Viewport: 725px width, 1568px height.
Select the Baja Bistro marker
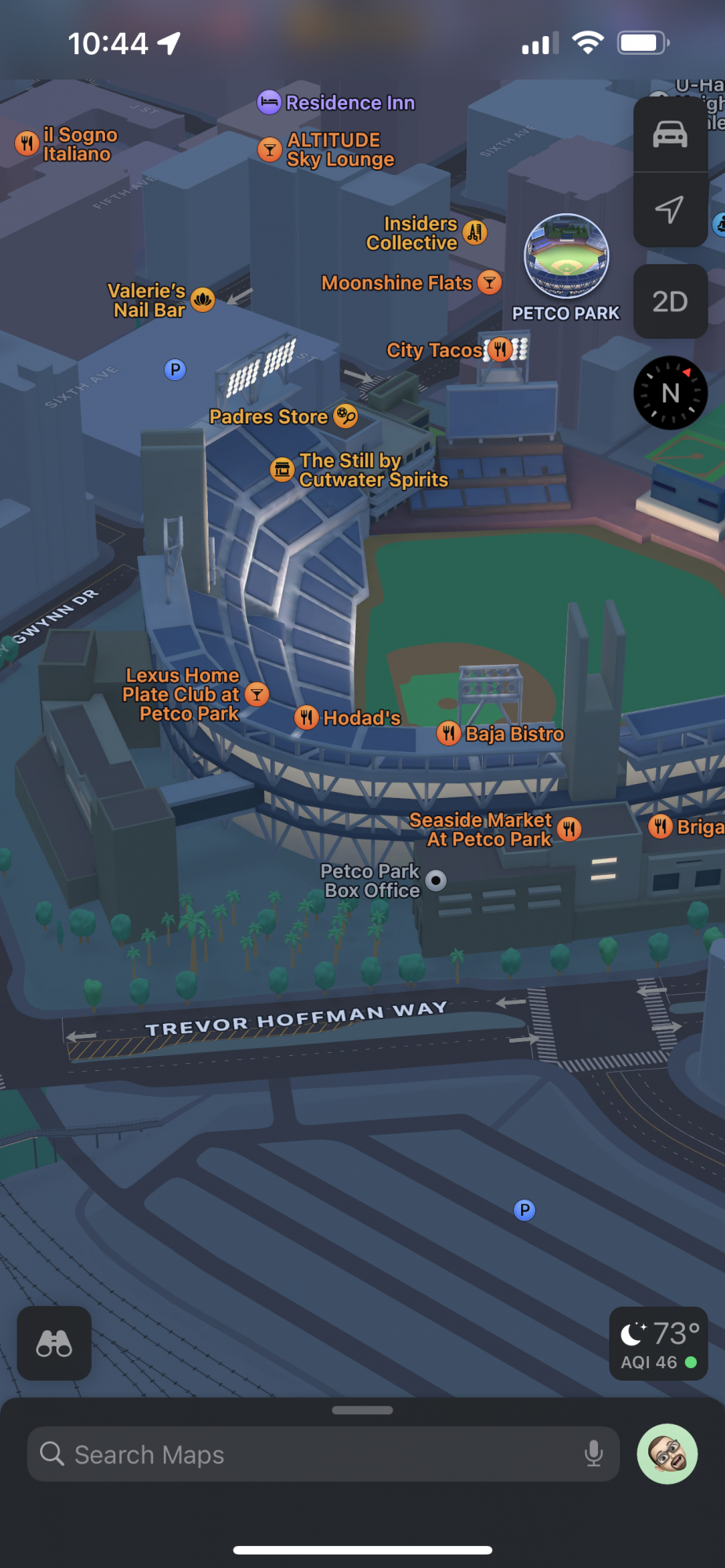pyautogui.click(x=448, y=733)
